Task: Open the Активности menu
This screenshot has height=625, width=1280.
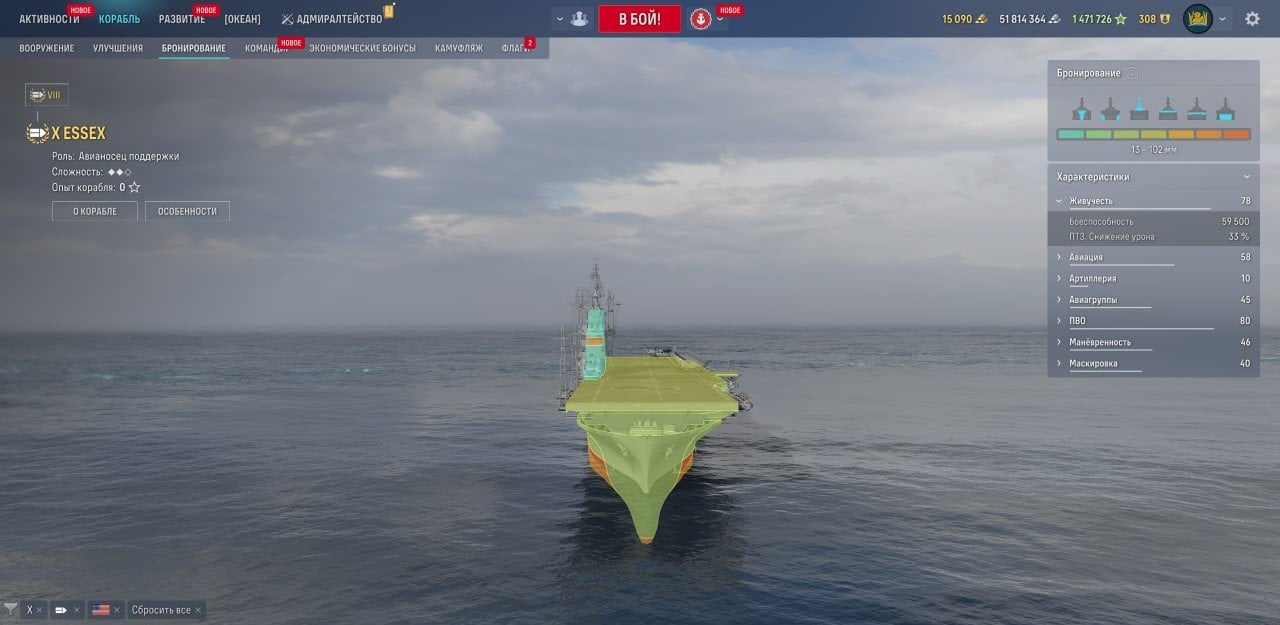Action: point(49,19)
